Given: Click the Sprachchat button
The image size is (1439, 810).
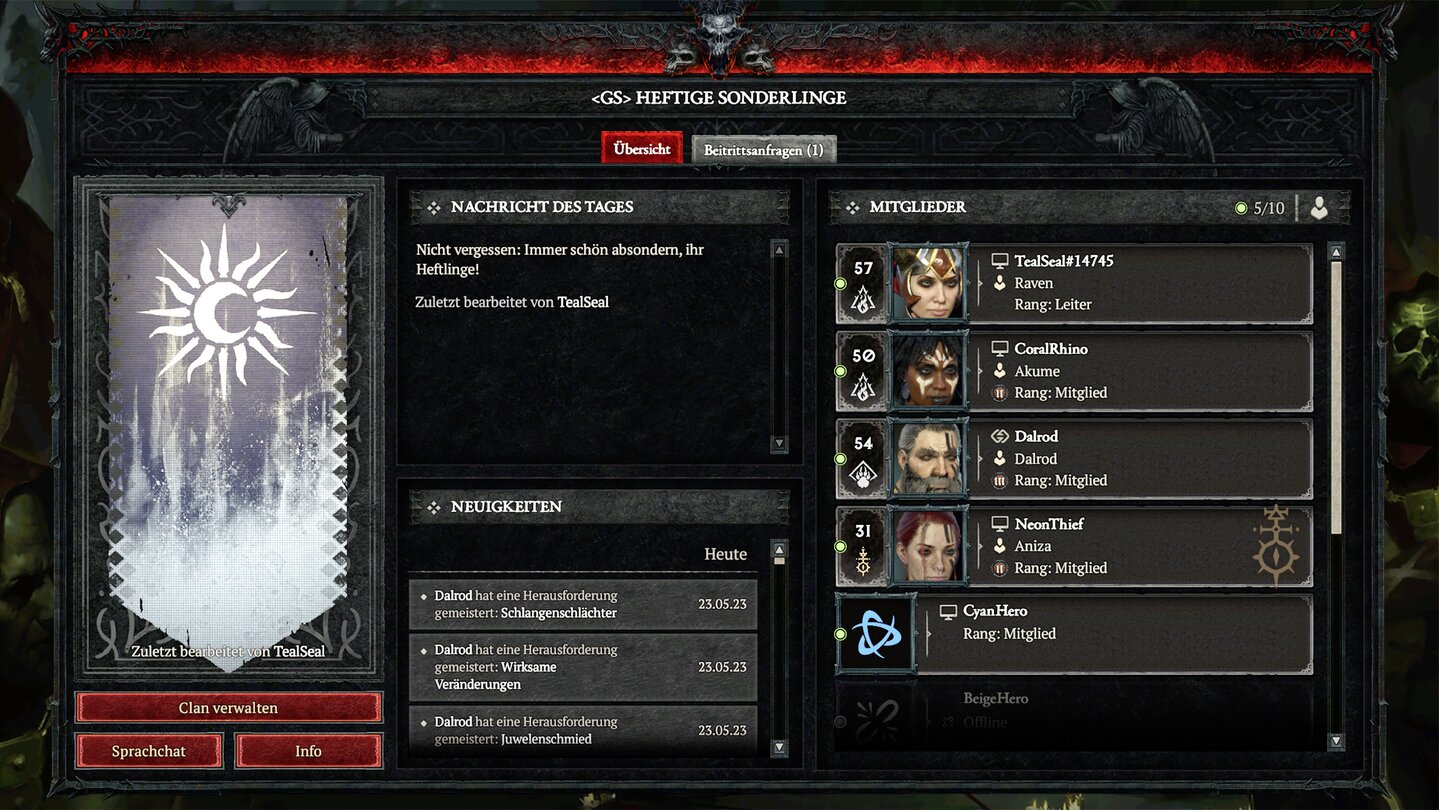Looking at the screenshot, I should [149, 751].
